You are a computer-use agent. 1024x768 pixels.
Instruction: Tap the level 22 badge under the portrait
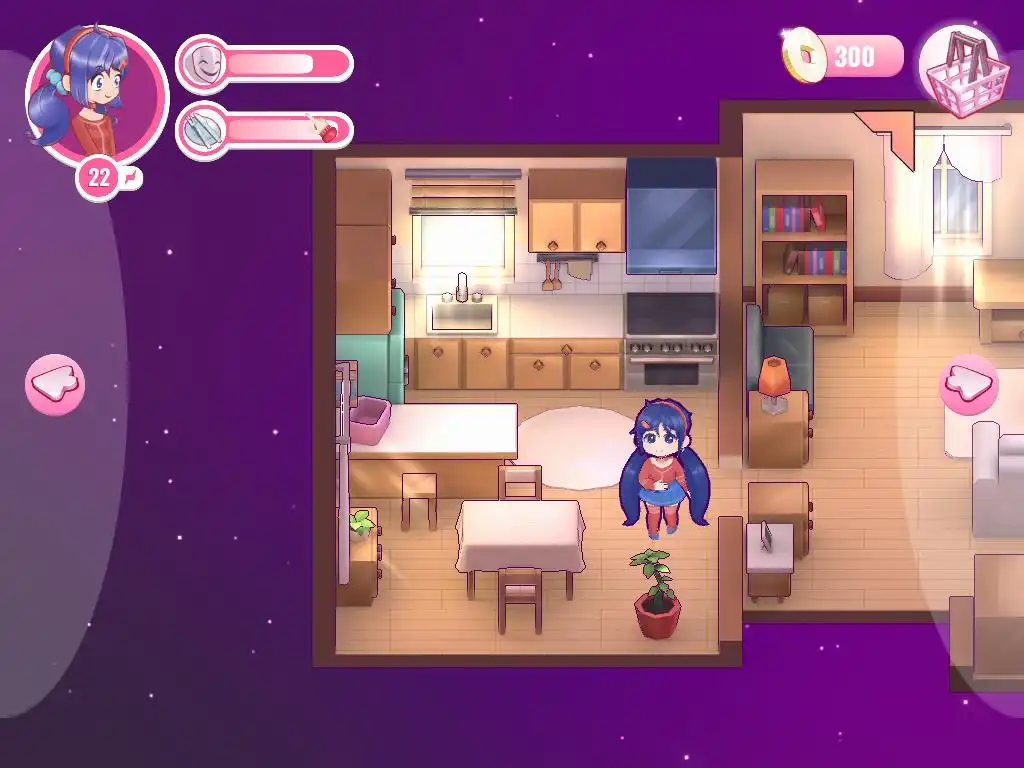(x=99, y=178)
